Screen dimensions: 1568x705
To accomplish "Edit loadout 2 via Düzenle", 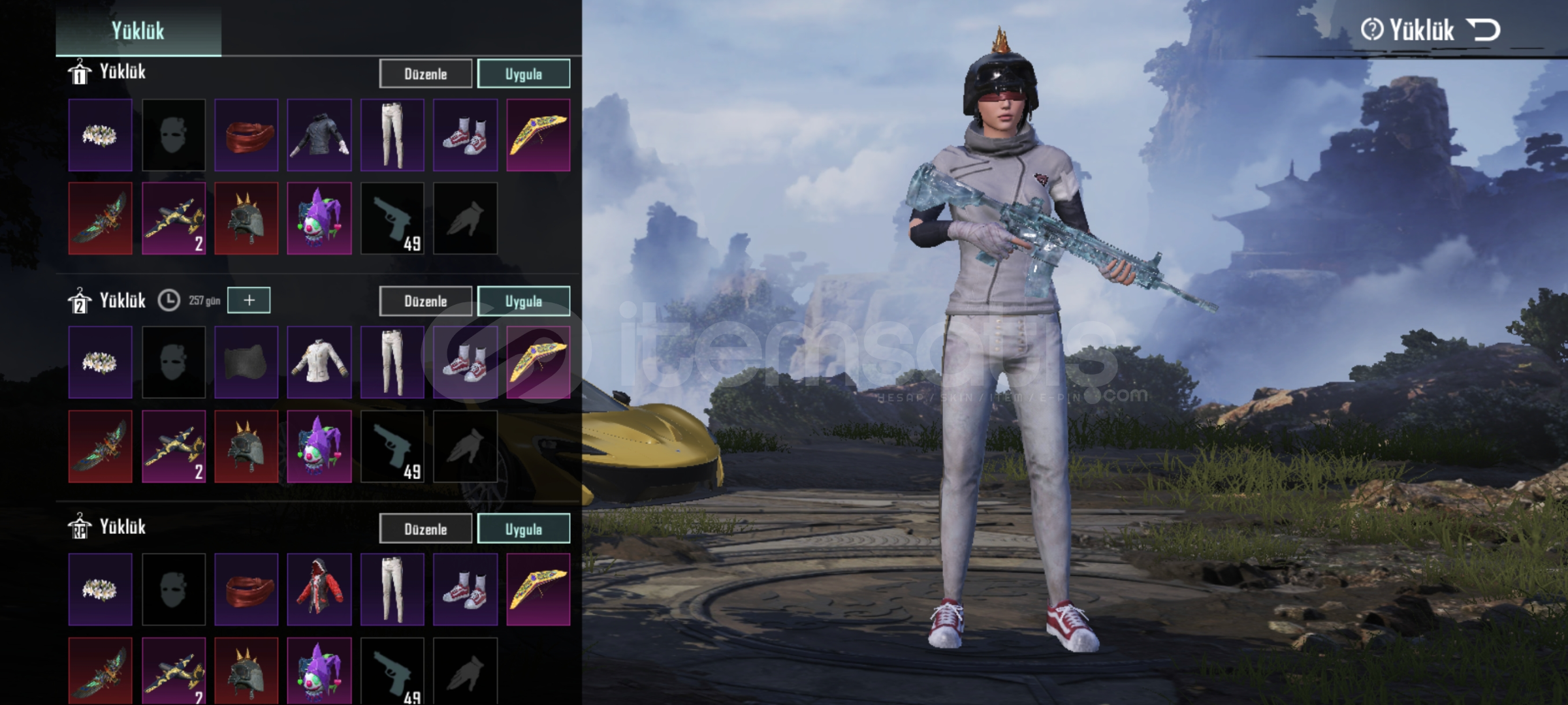I will click(425, 301).
